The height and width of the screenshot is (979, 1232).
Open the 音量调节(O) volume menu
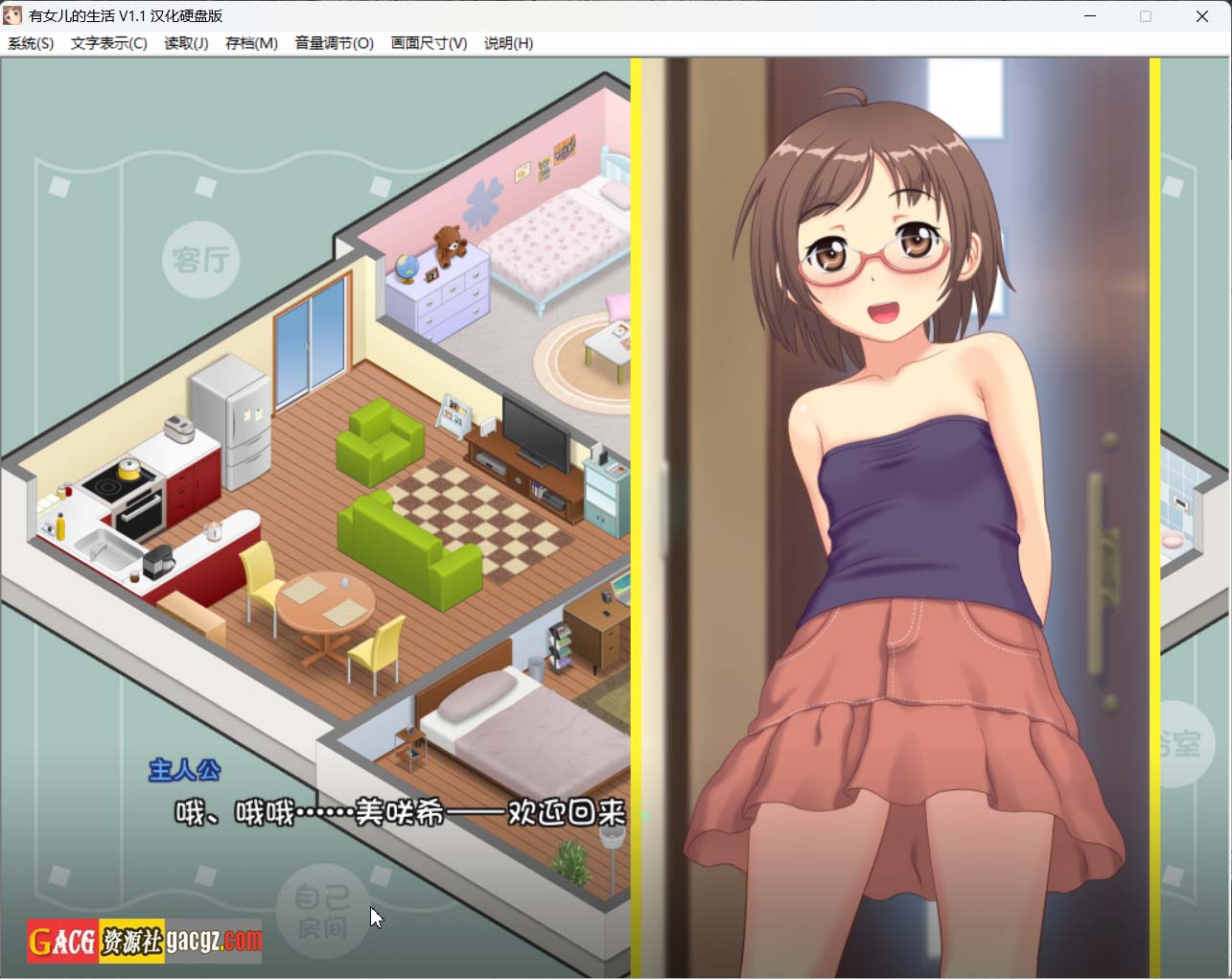pyautogui.click(x=334, y=43)
